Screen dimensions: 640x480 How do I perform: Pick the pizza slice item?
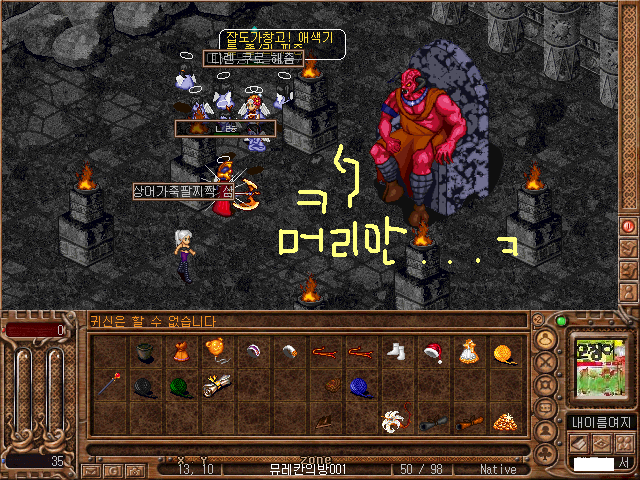pos(504,420)
